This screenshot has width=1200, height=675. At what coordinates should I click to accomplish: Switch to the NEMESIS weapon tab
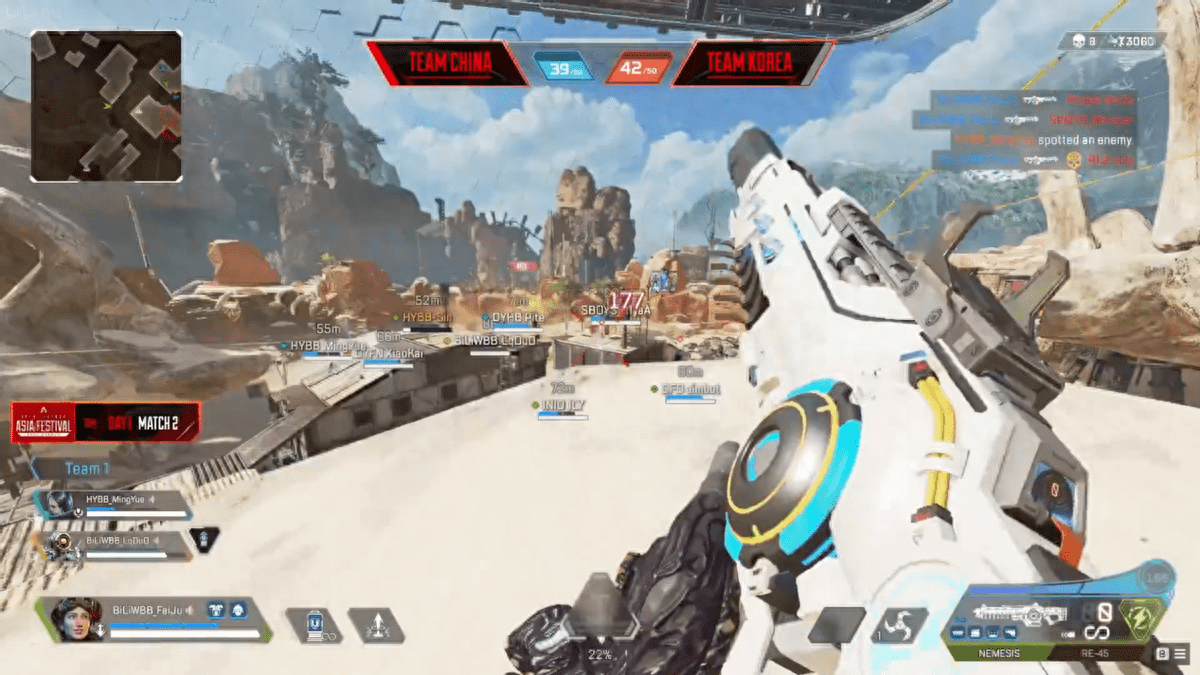tap(998, 653)
